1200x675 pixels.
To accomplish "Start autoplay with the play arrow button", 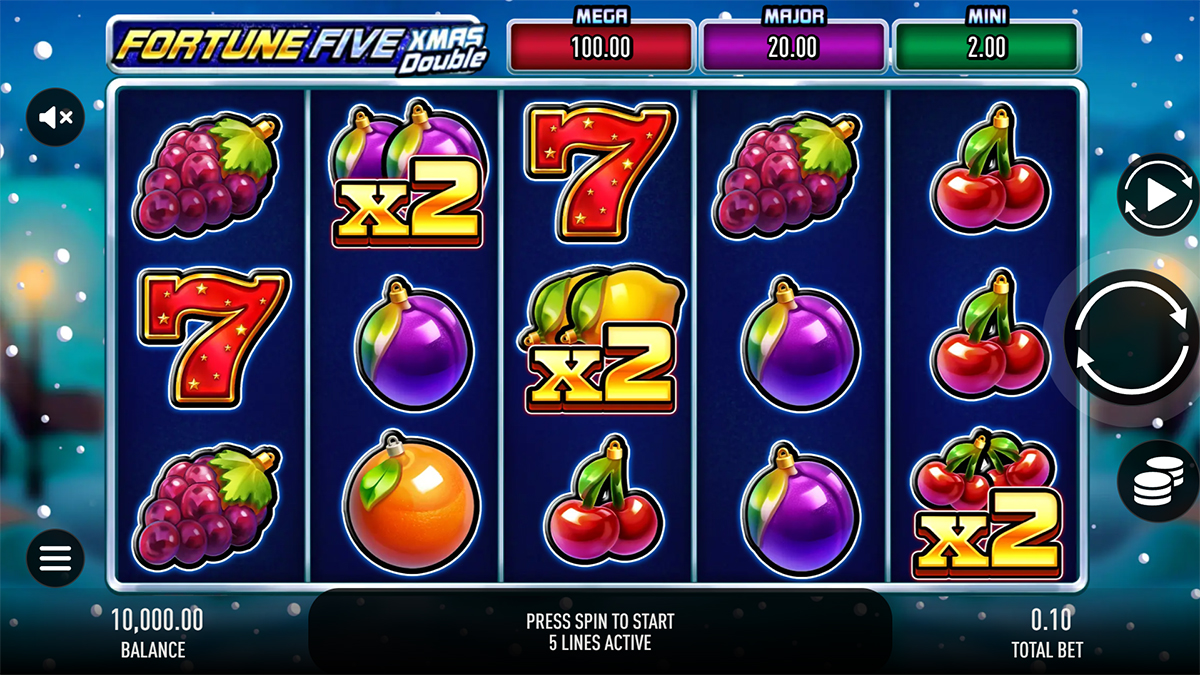I will pos(1157,195).
